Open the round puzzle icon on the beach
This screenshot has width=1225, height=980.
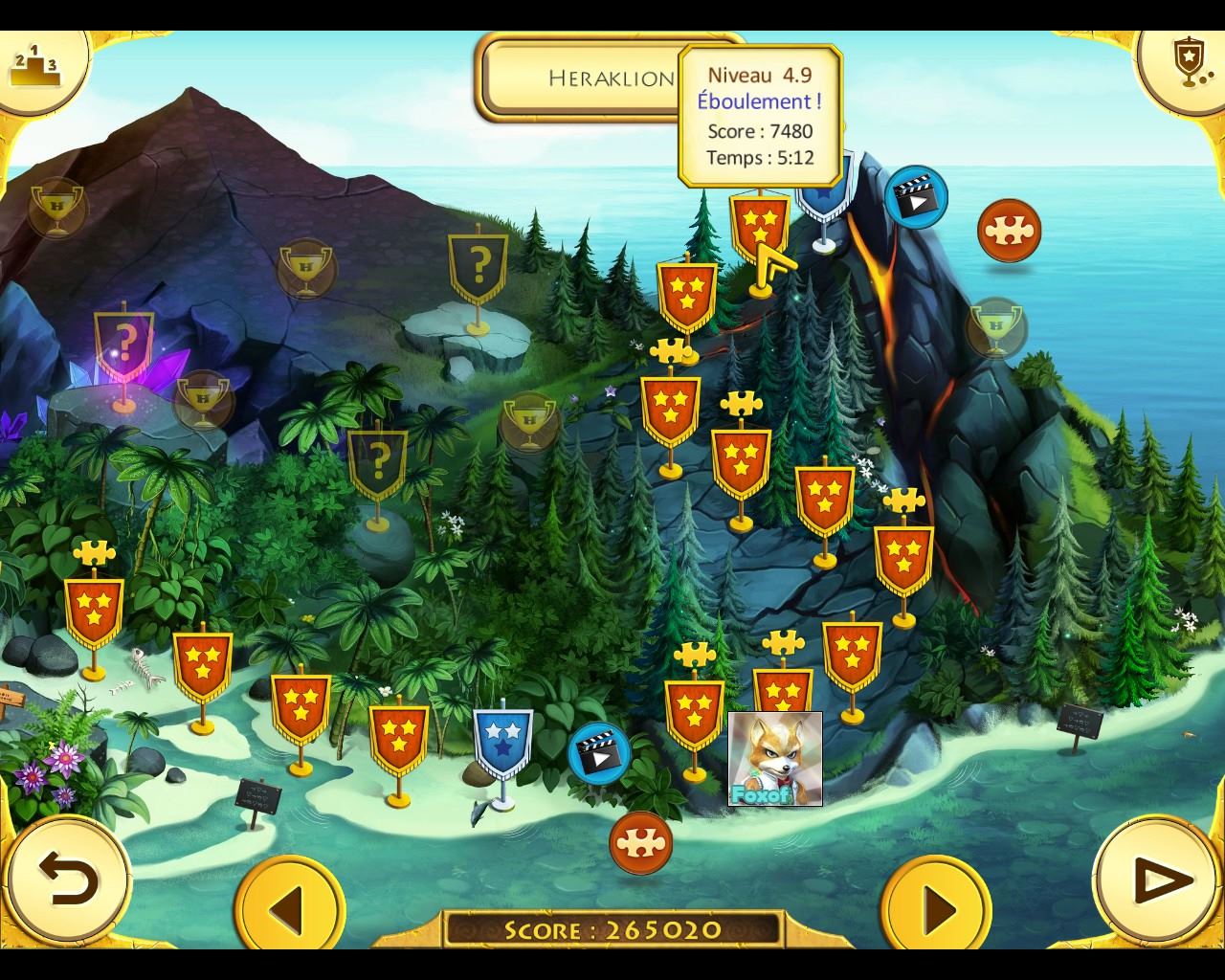click(x=640, y=842)
